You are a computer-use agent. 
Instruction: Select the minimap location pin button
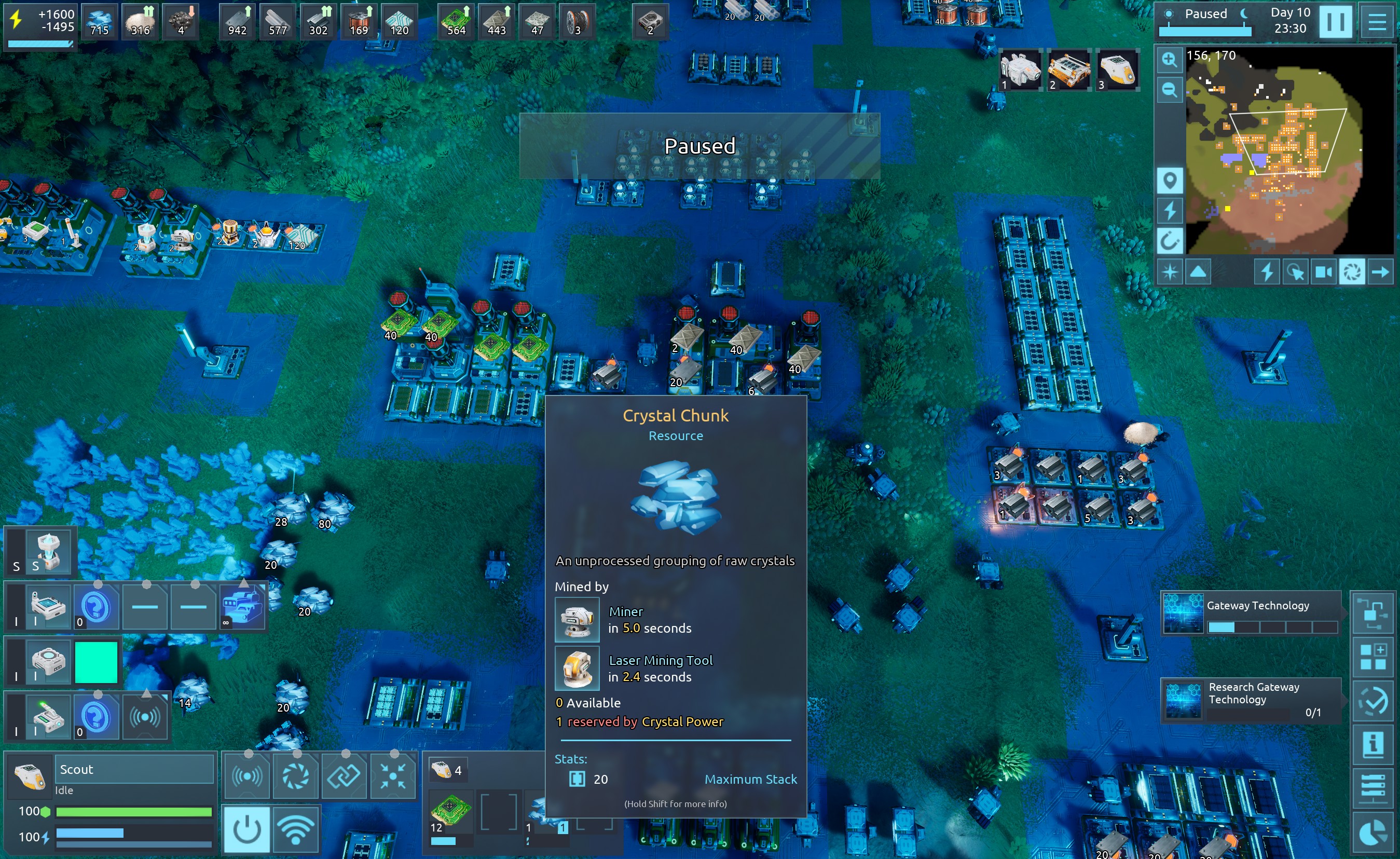point(1169,181)
